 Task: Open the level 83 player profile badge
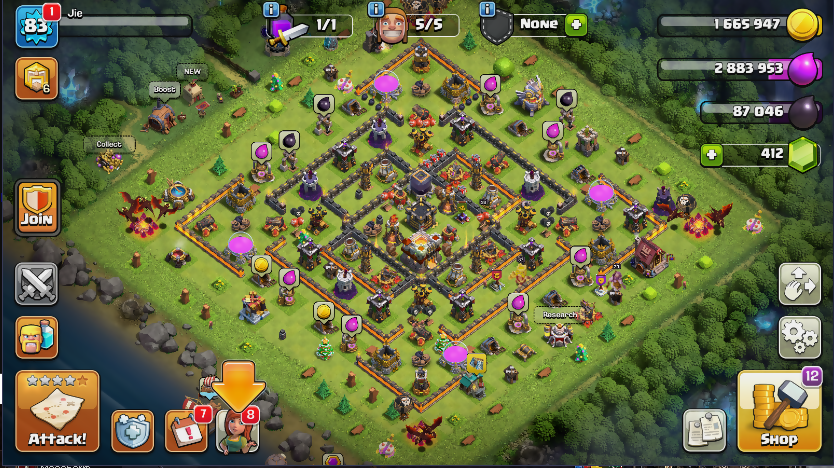click(x=35, y=26)
